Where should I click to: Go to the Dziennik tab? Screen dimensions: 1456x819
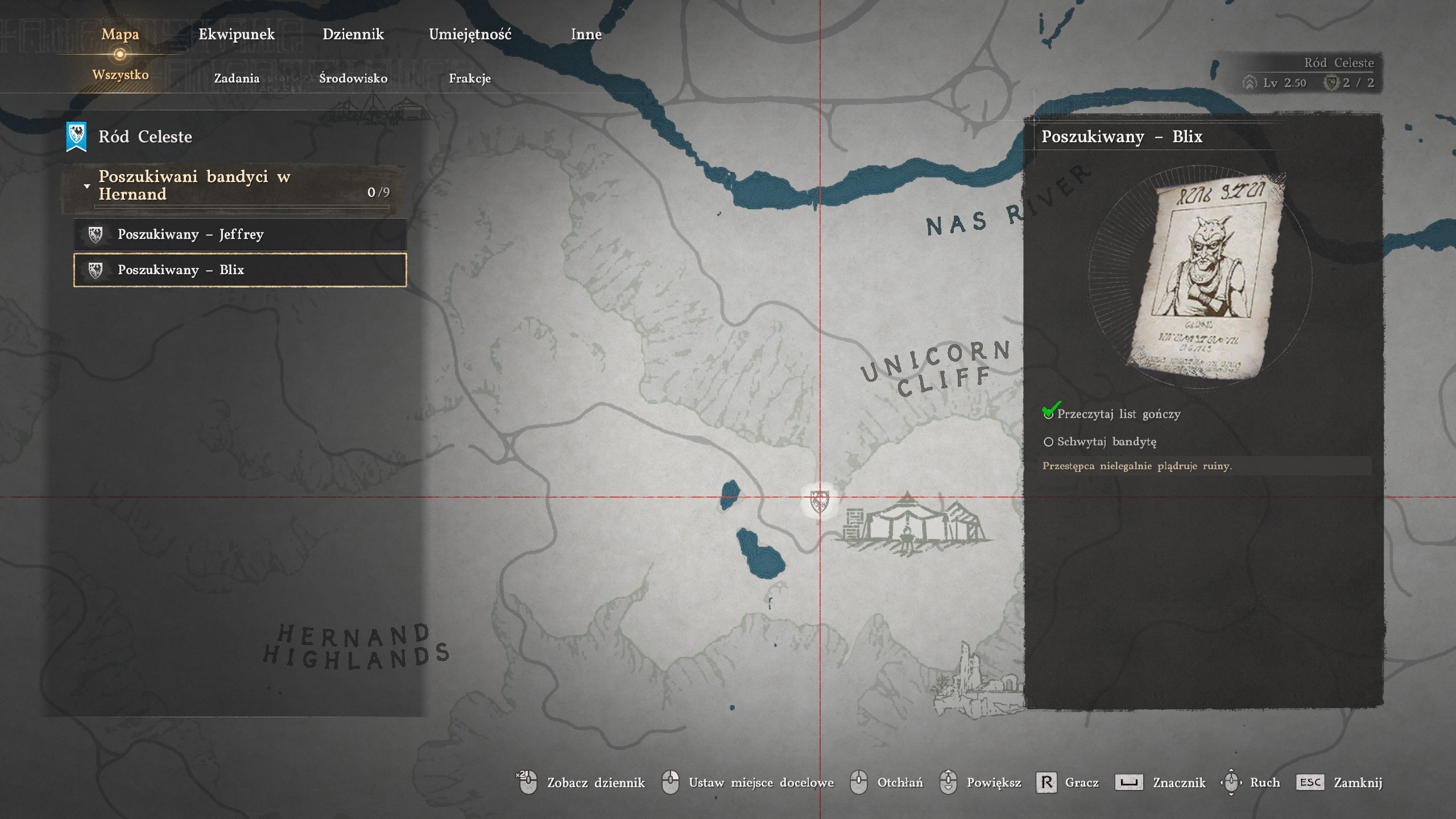click(x=353, y=35)
